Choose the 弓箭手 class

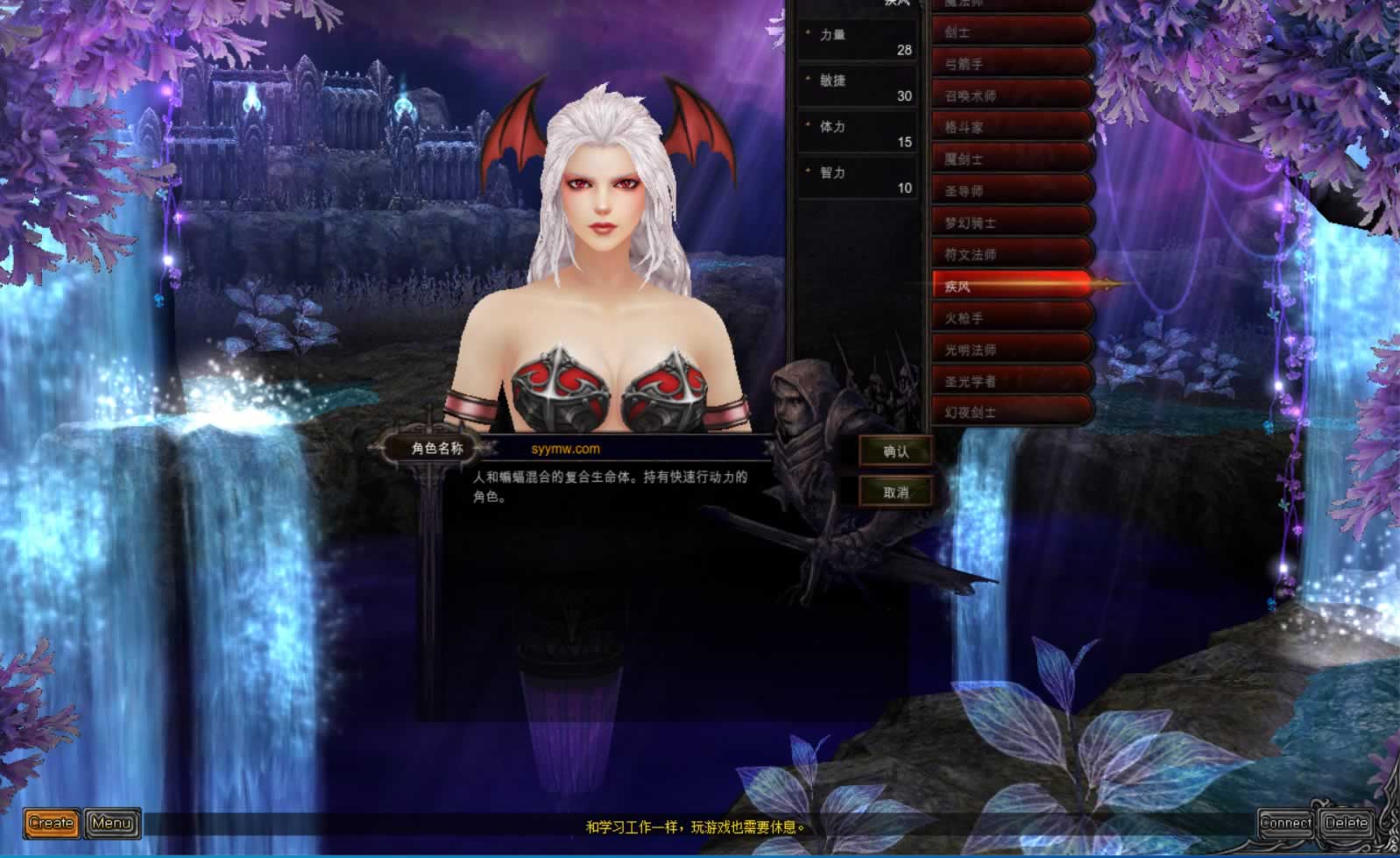pyautogui.click(x=1012, y=64)
